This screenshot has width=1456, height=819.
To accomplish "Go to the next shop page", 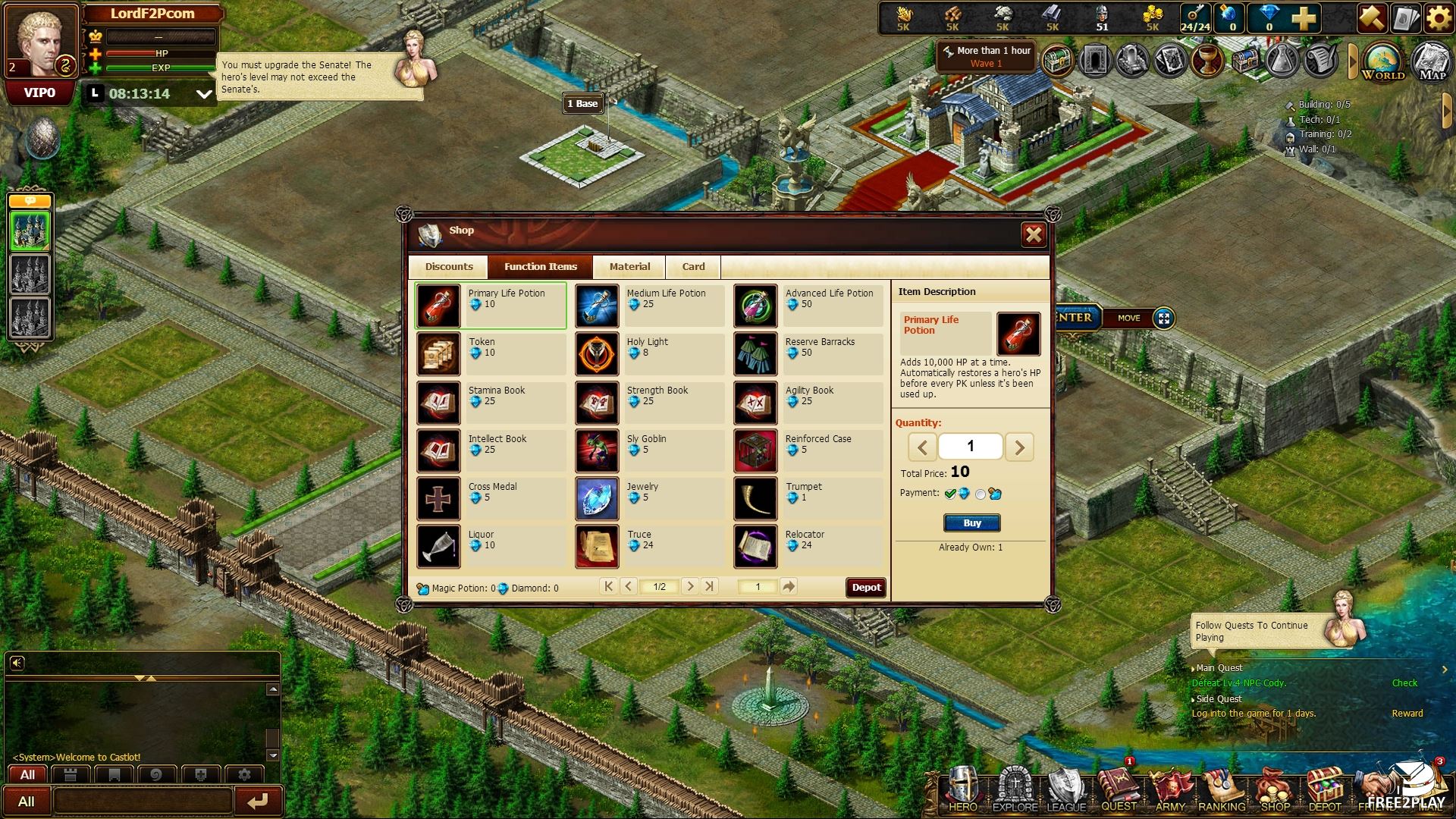I will coord(689,586).
